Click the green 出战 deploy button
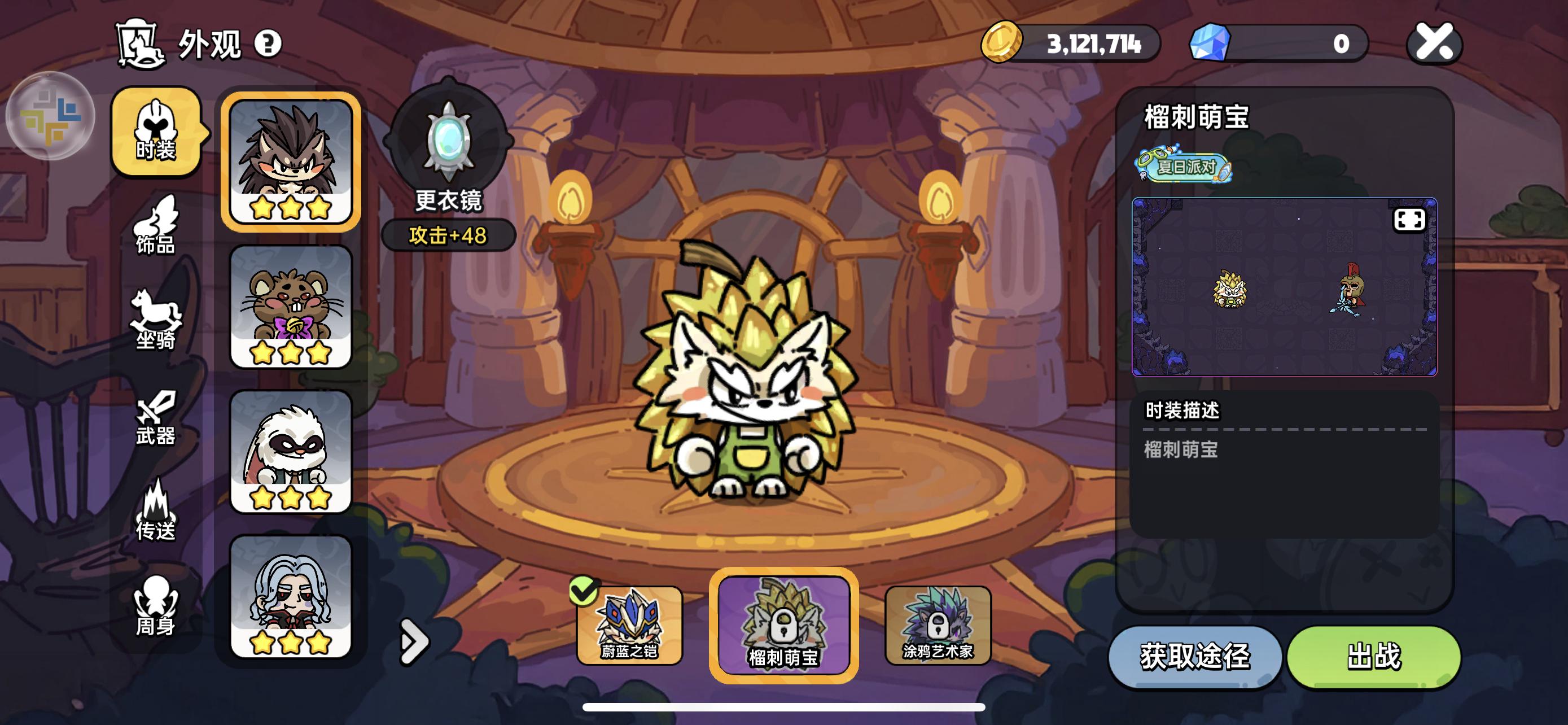Screen dimensions: 1568x725 coord(1374,656)
